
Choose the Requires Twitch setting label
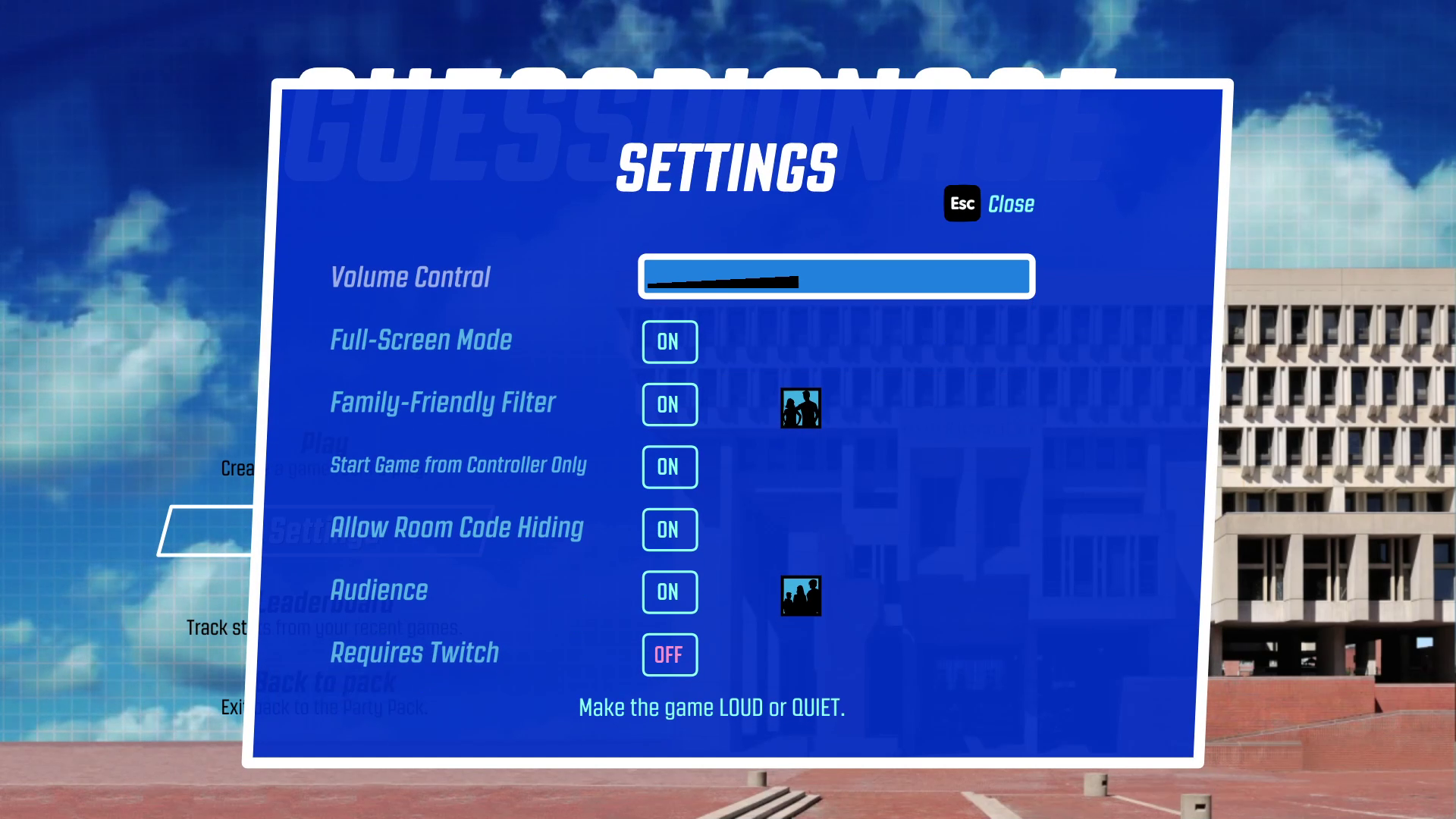(x=414, y=653)
